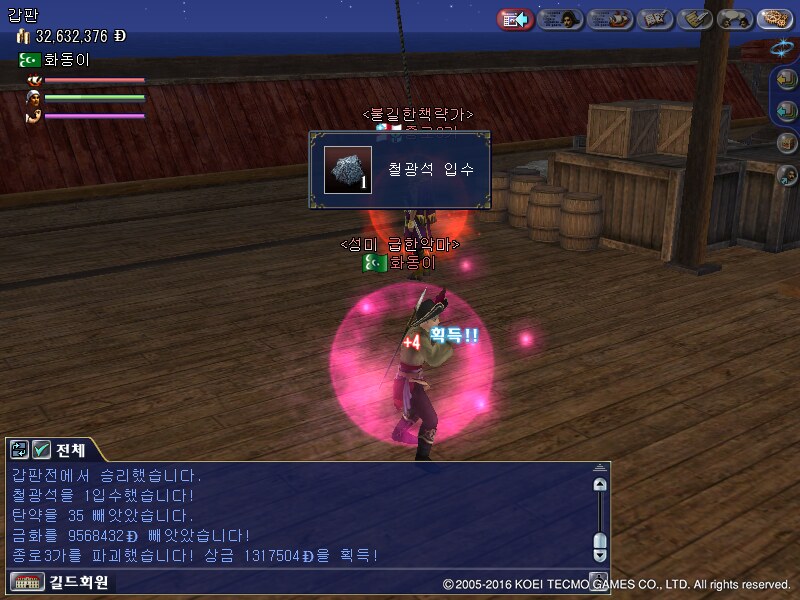800x600 pixels.
Task: Click the red menu button with cyan arrow
Action: point(514,19)
